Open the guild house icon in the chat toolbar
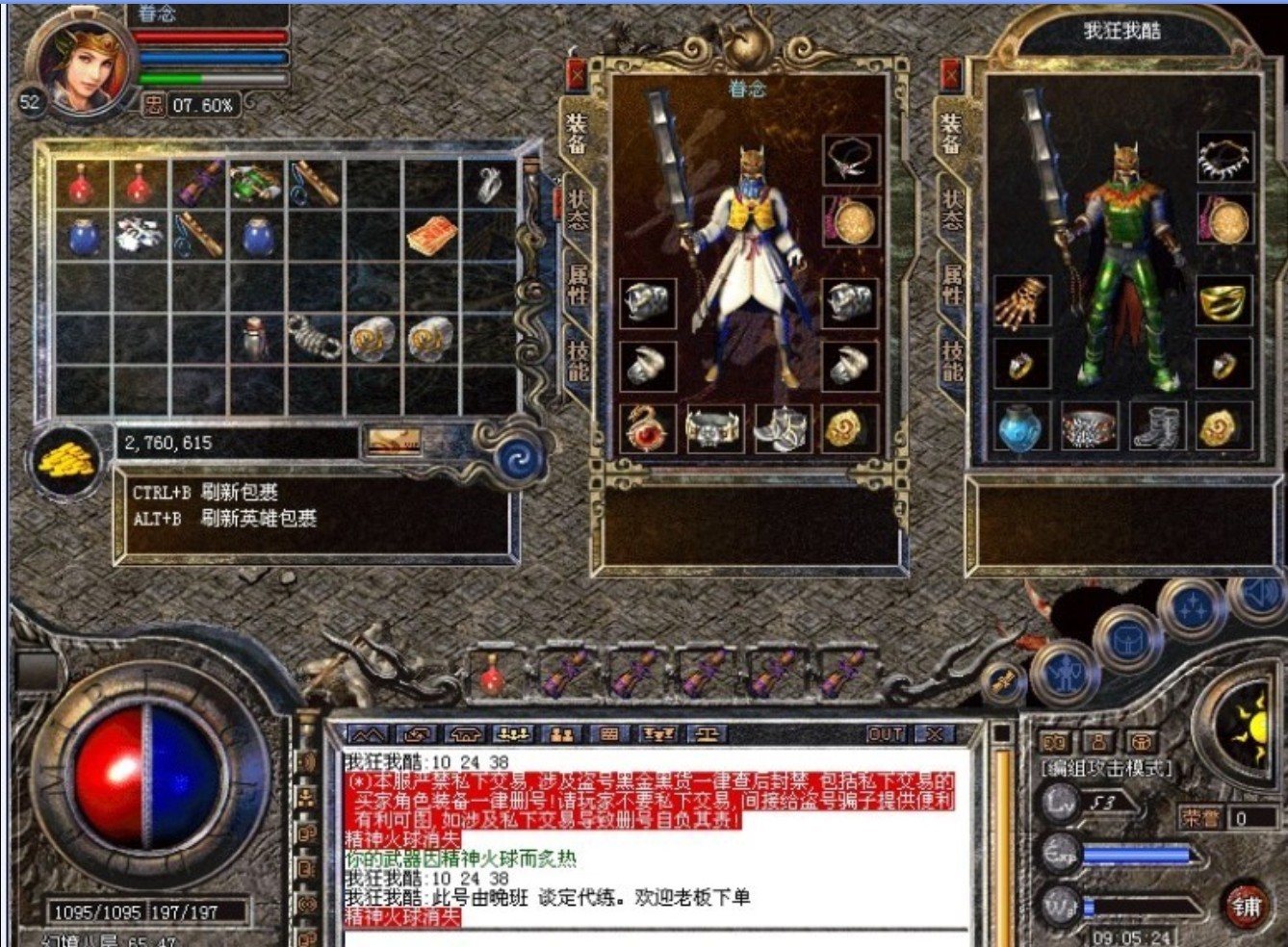The image size is (1288, 947). tap(468, 736)
